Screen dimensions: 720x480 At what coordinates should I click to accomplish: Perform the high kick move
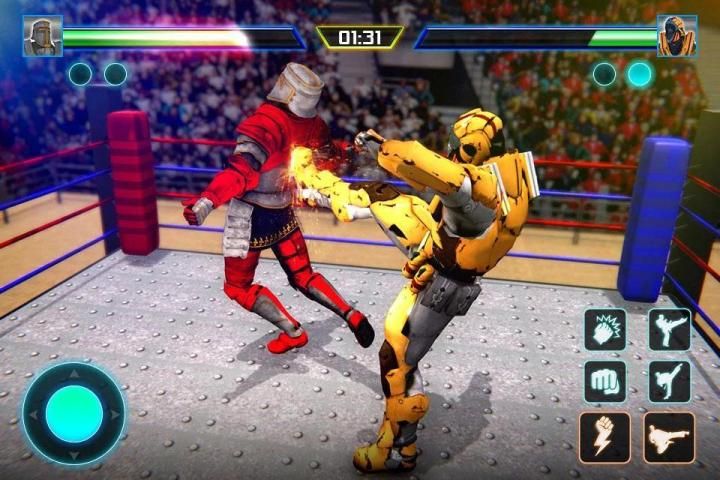pyautogui.click(x=669, y=330)
